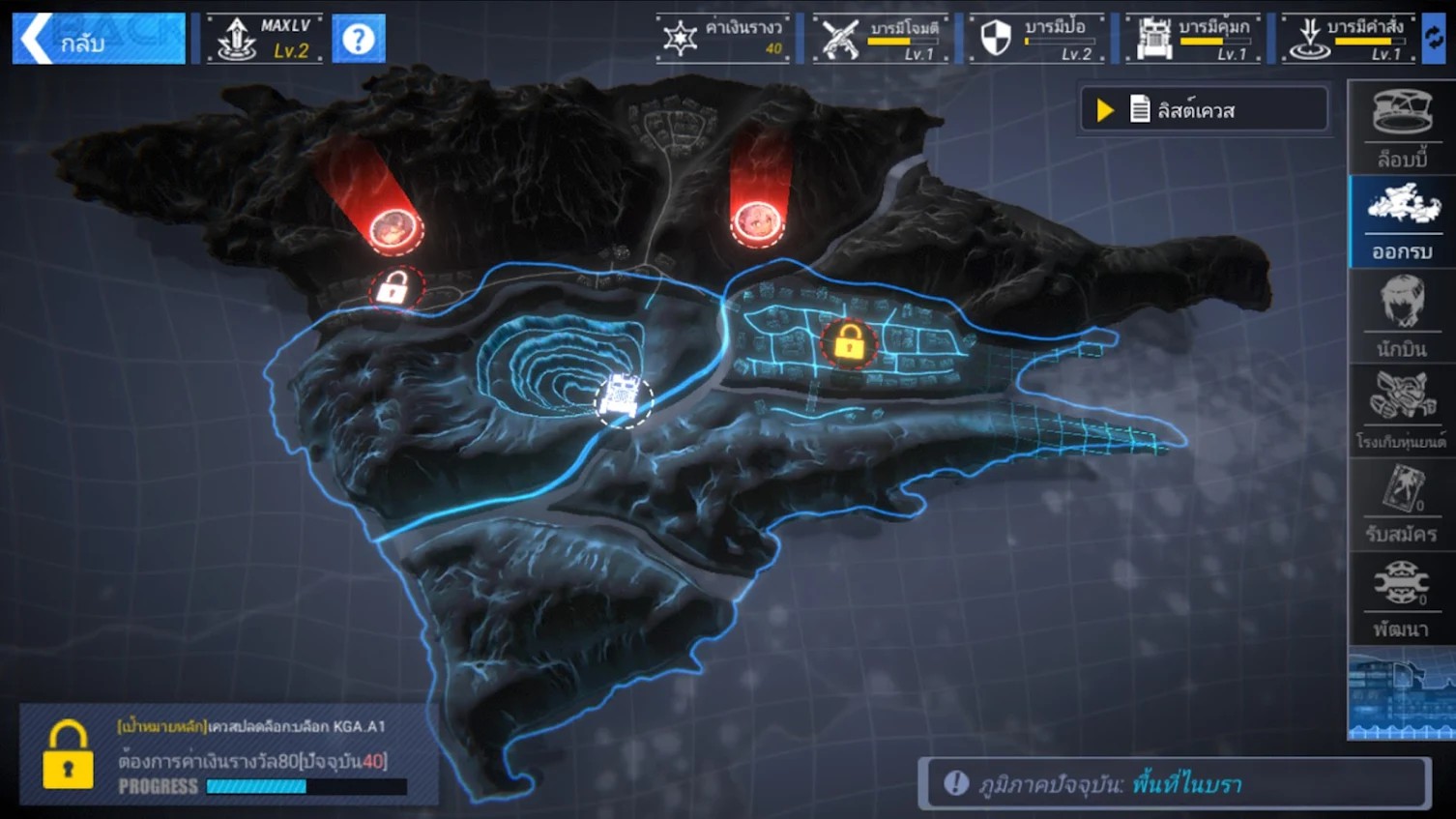Image resolution: width=1456 pixels, height=819 pixels.
Task: Select the ออกรบ sortie tab
Action: coord(1402,221)
